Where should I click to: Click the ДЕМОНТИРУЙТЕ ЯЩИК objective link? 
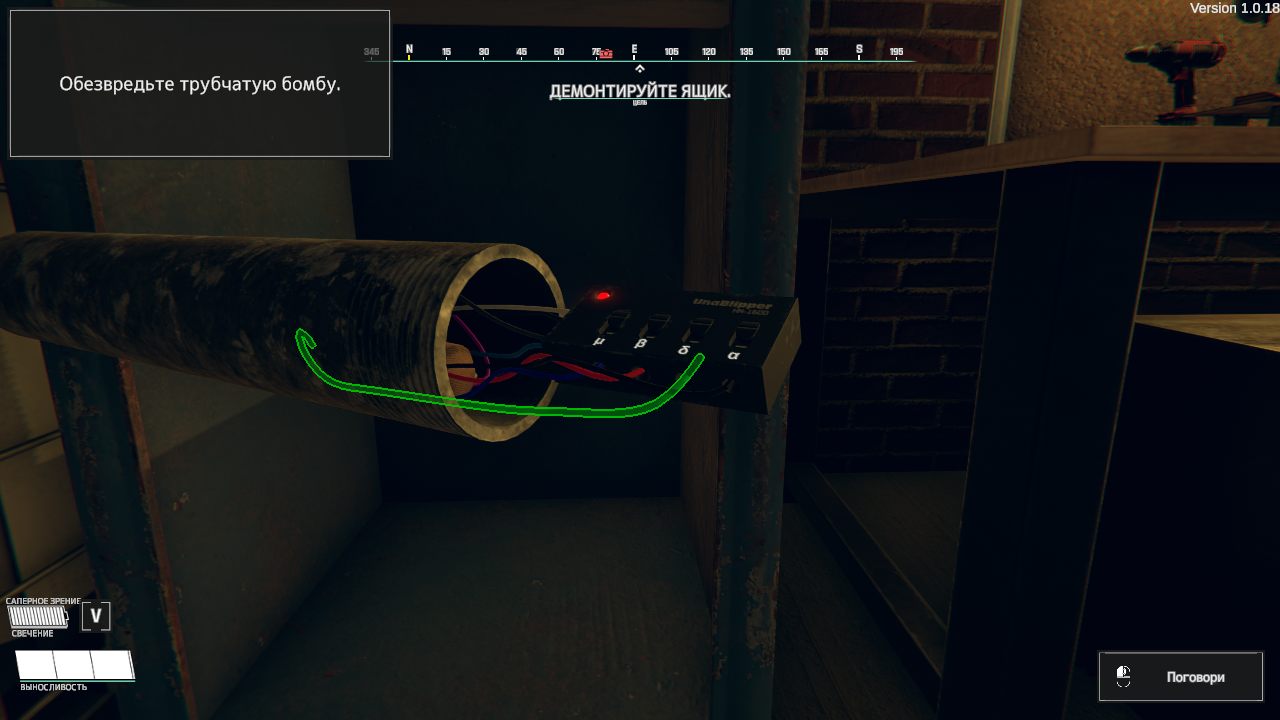[x=638, y=90]
